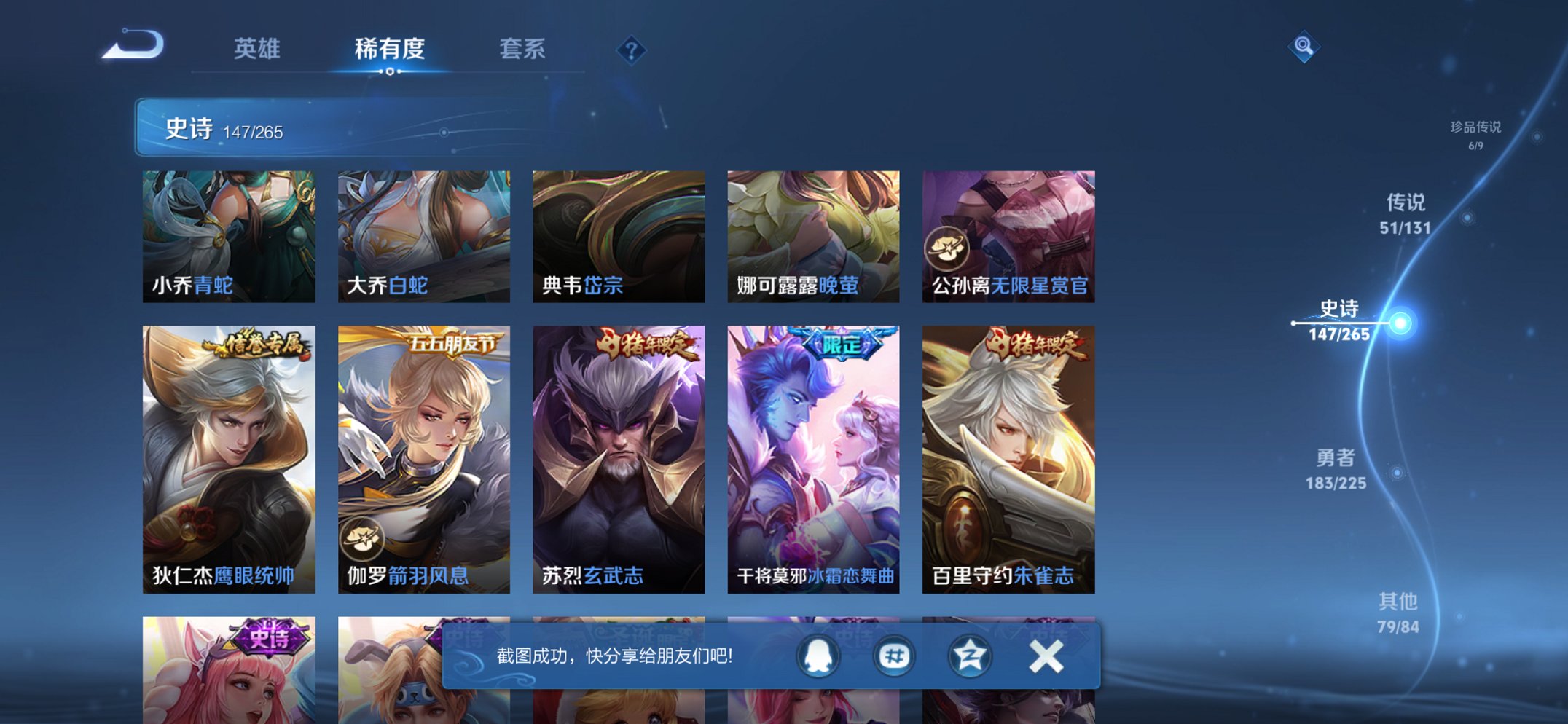The height and width of the screenshot is (724, 1568).
Task: Click the help question mark icon
Action: pyautogui.click(x=632, y=49)
